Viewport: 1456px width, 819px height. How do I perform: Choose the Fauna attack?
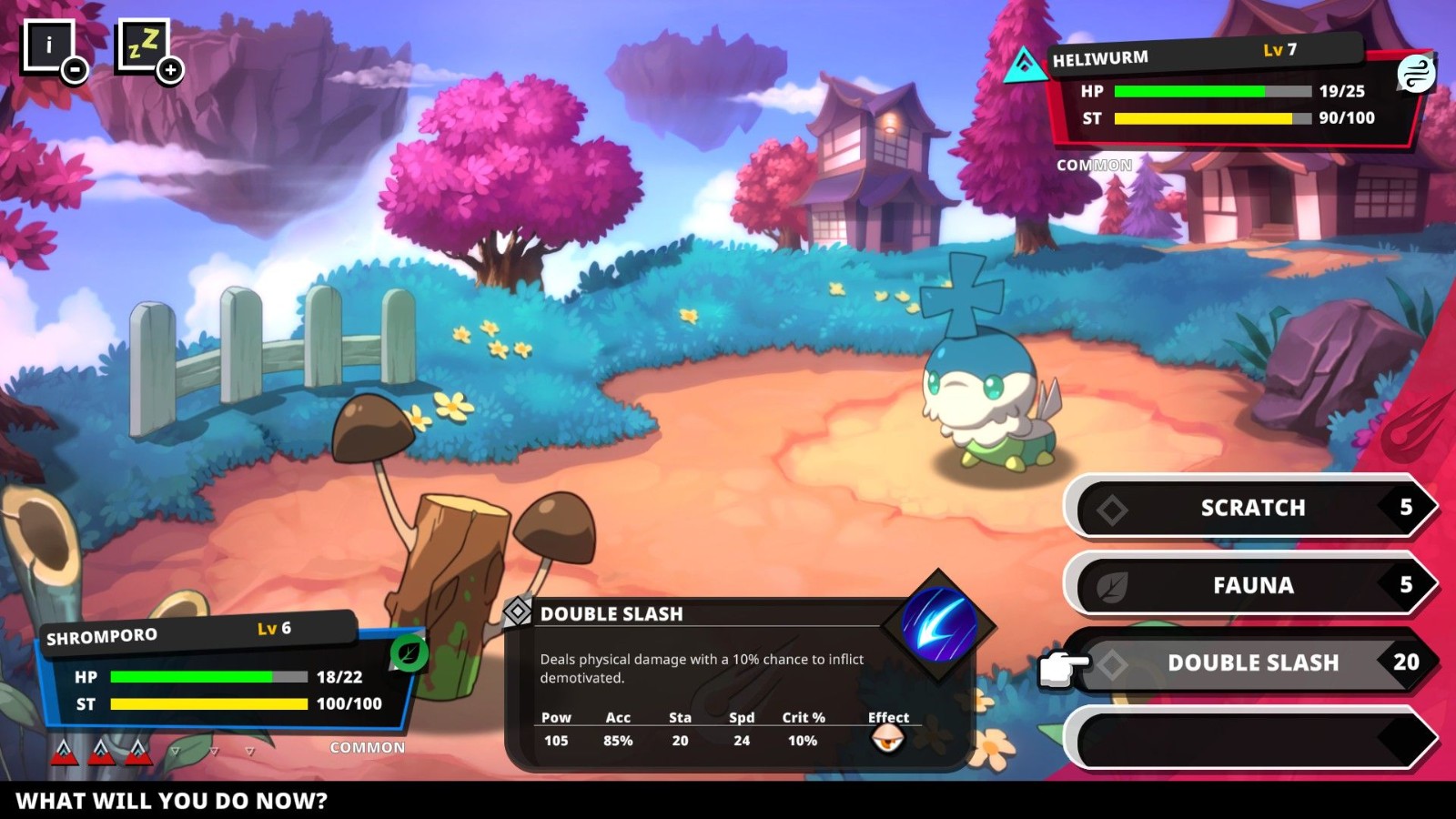(1252, 585)
